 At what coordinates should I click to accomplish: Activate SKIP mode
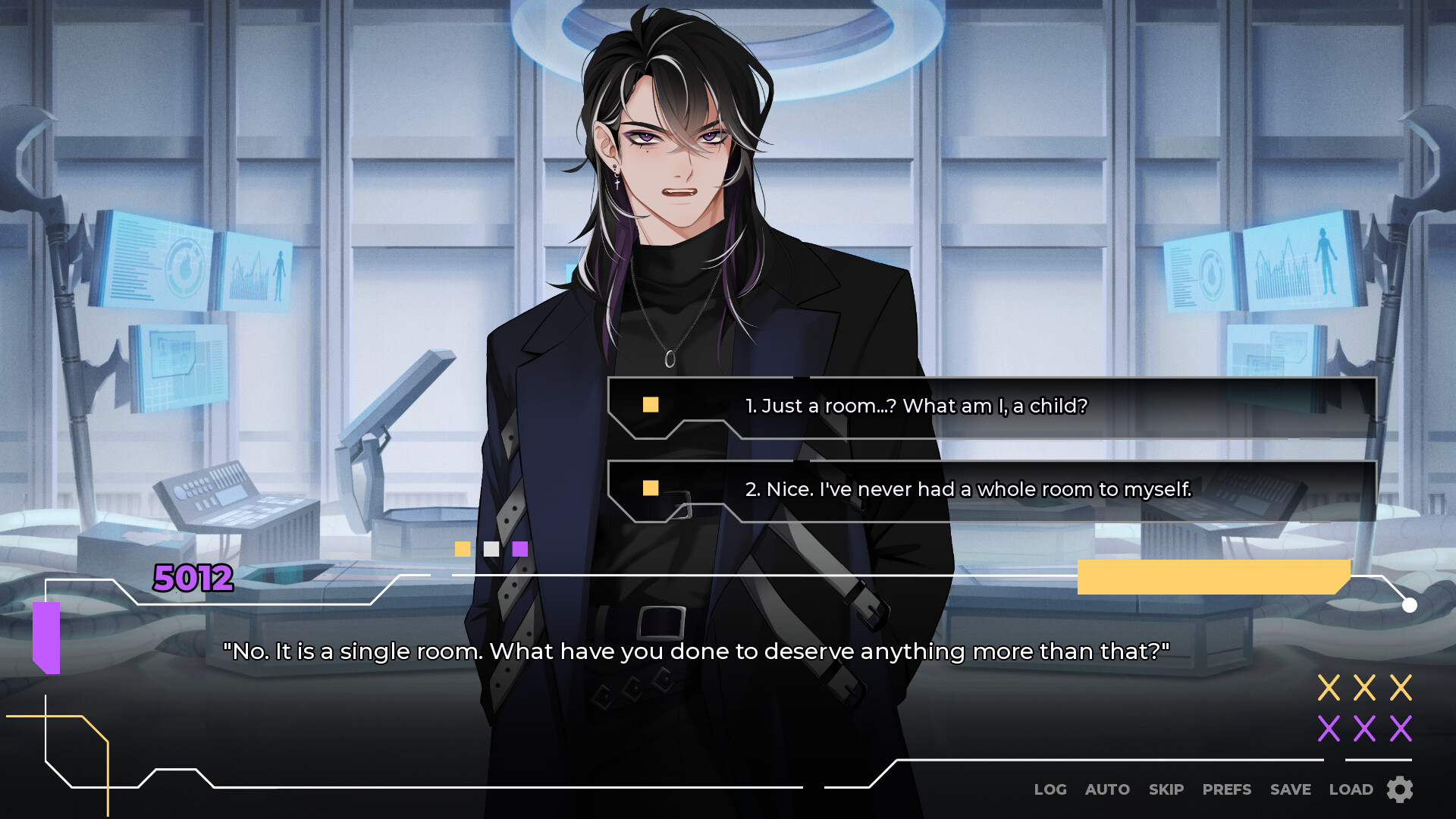[x=1166, y=789]
